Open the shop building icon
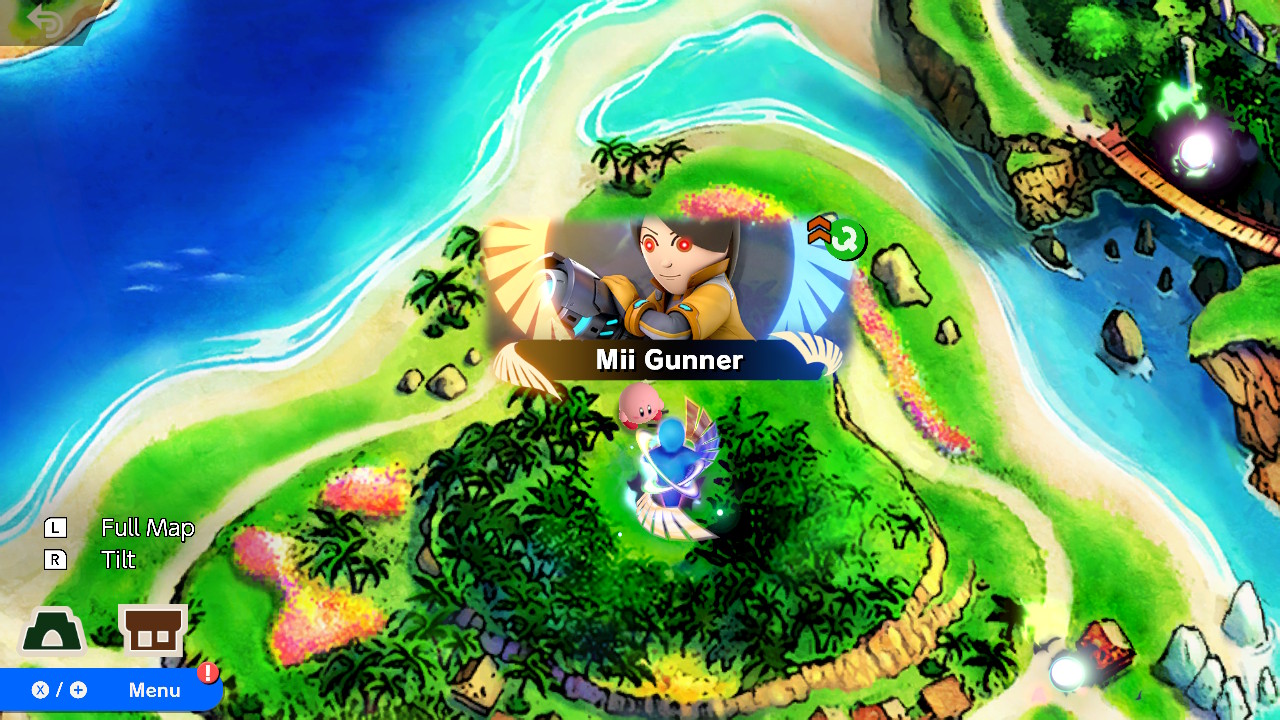The image size is (1280, 720). pyautogui.click(x=153, y=630)
